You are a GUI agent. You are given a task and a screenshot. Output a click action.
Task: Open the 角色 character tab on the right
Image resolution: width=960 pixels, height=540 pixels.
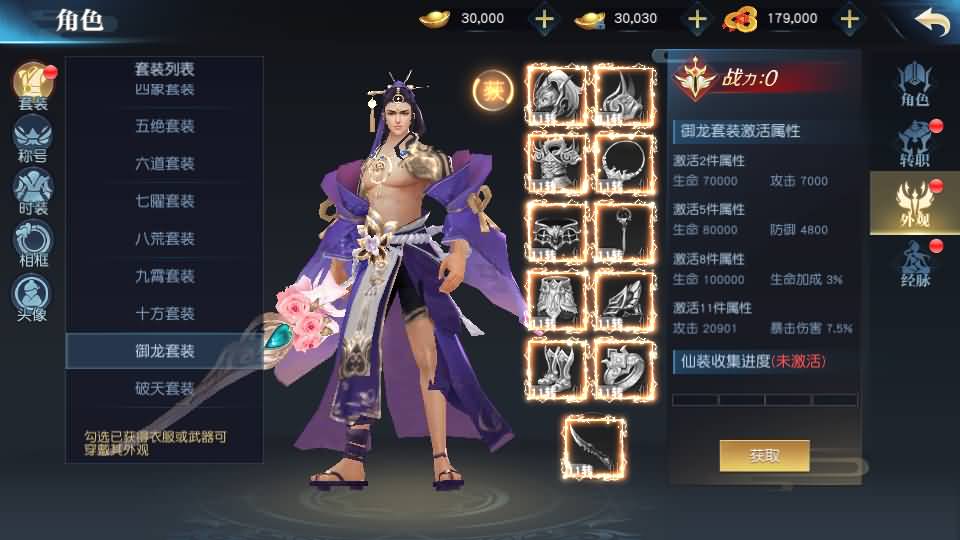point(914,84)
